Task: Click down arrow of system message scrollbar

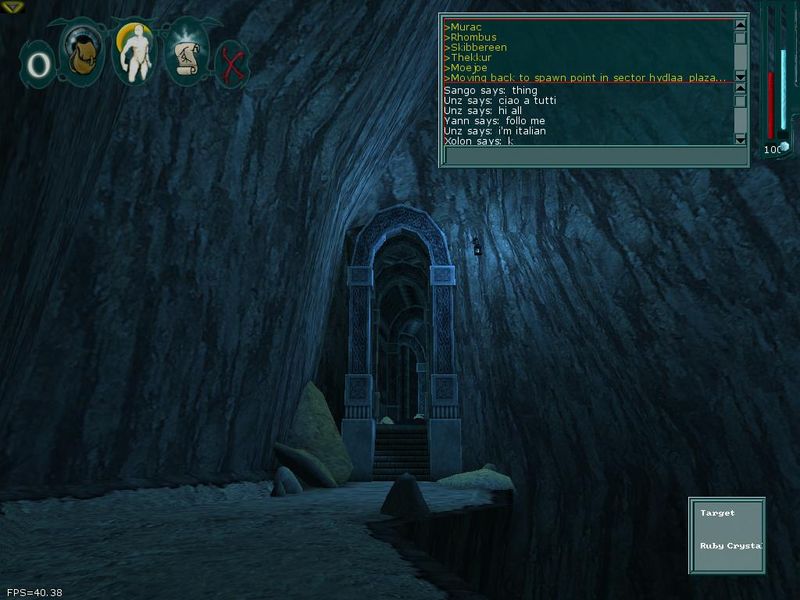Action: (x=741, y=75)
